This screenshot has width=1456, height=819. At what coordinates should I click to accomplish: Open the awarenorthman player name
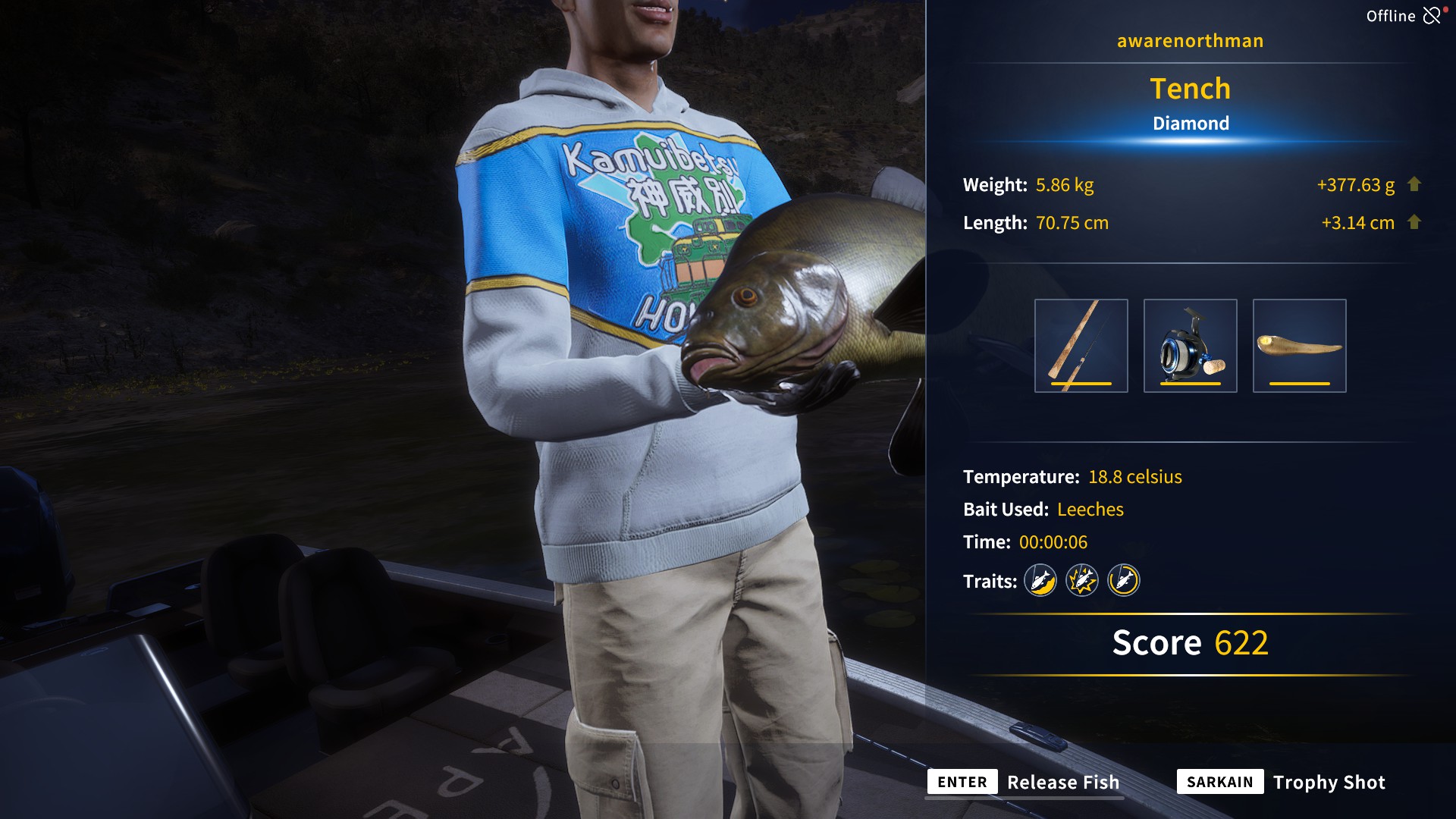point(1190,41)
